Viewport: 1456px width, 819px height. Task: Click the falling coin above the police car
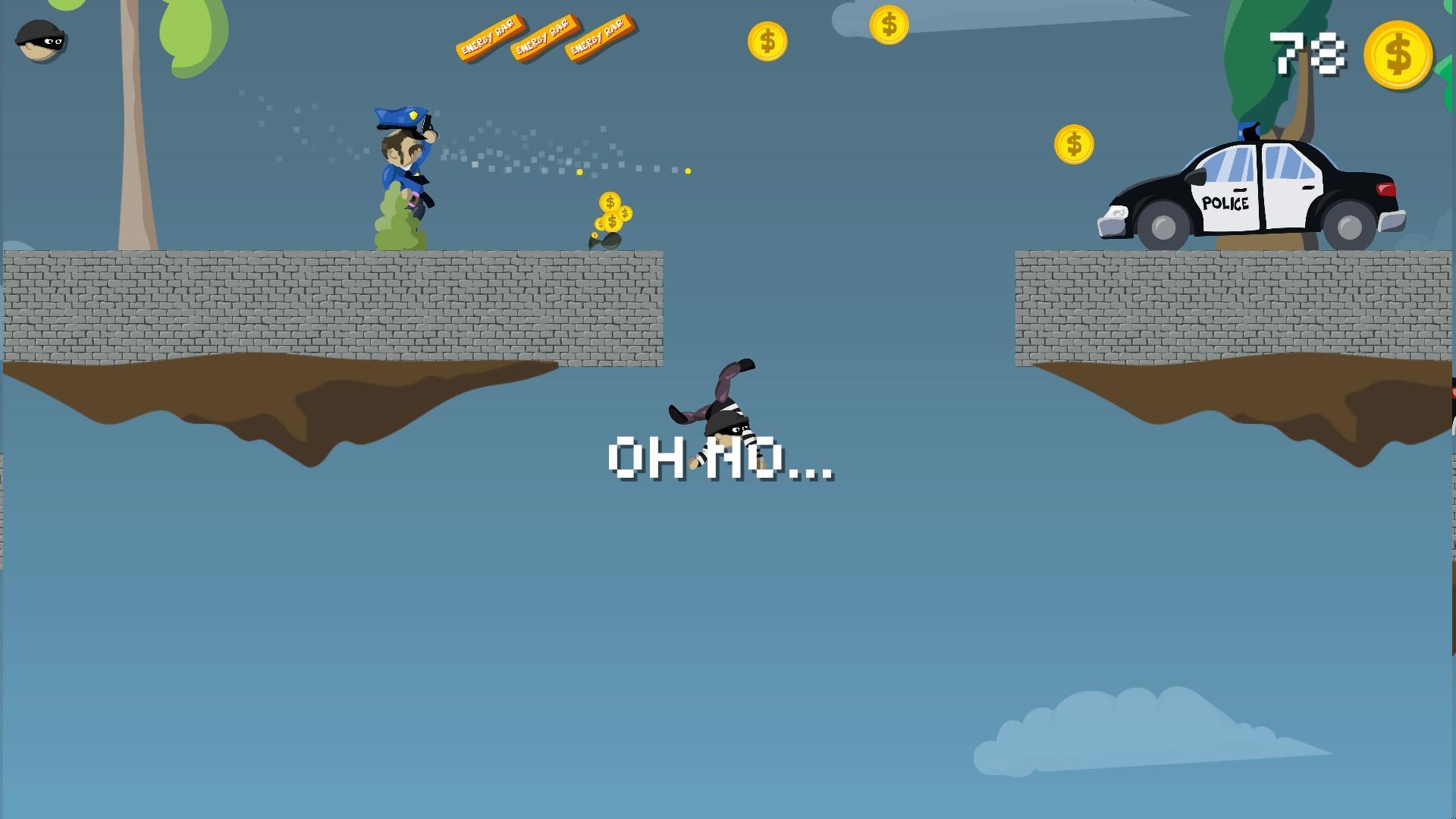(x=1075, y=142)
